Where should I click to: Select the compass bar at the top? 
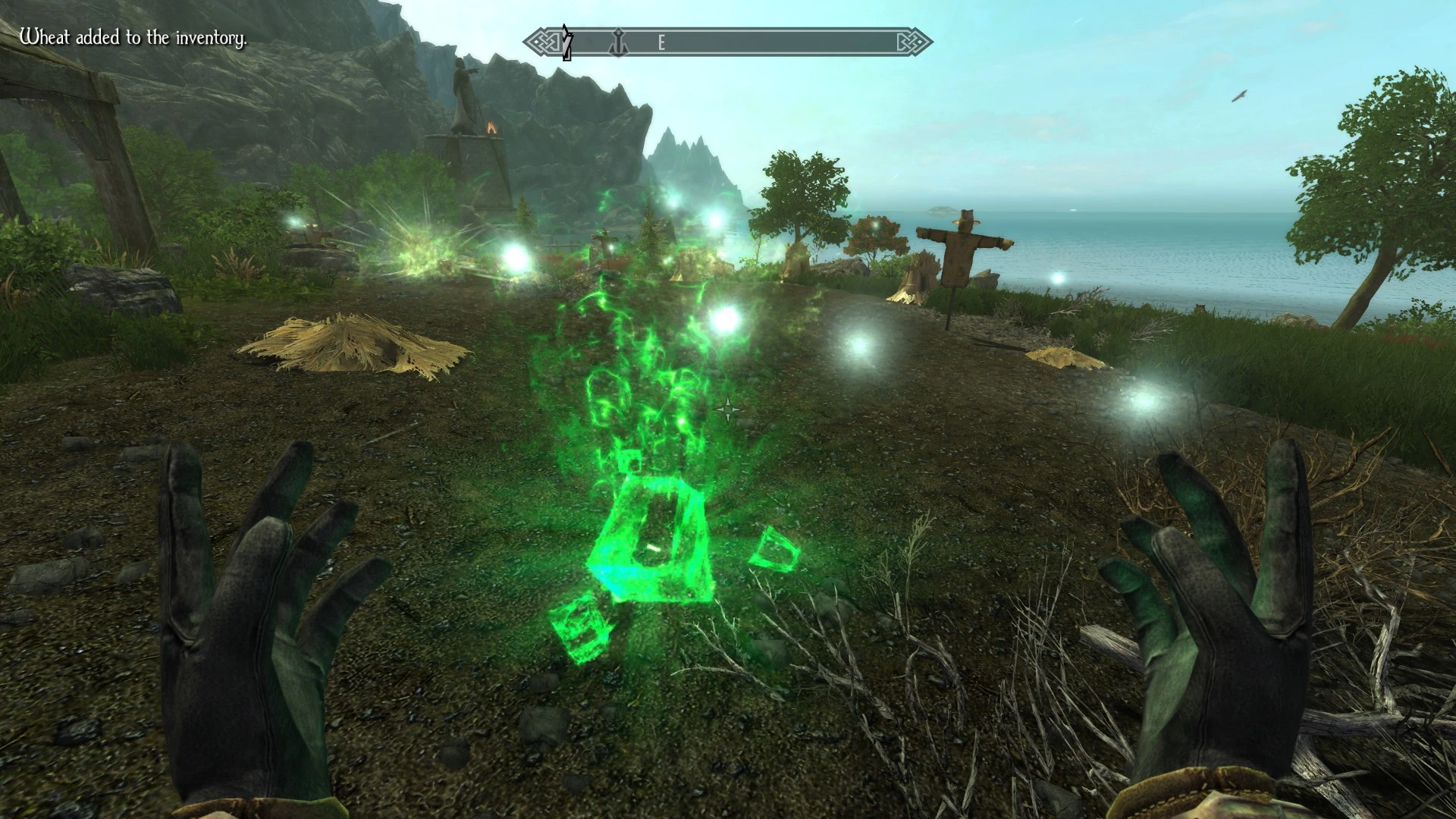[728, 42]
